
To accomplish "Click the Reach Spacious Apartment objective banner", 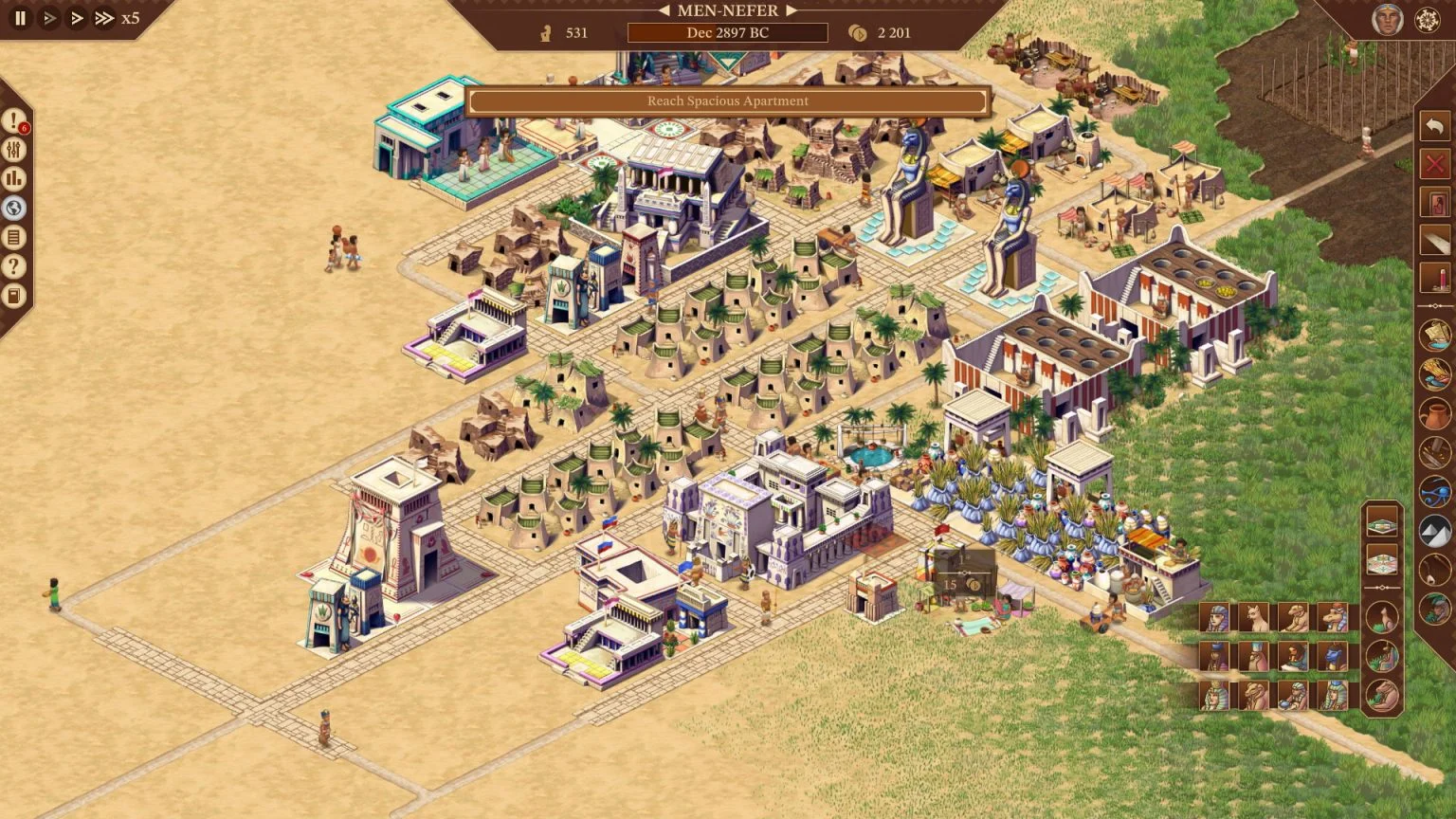I will (727, 100).
